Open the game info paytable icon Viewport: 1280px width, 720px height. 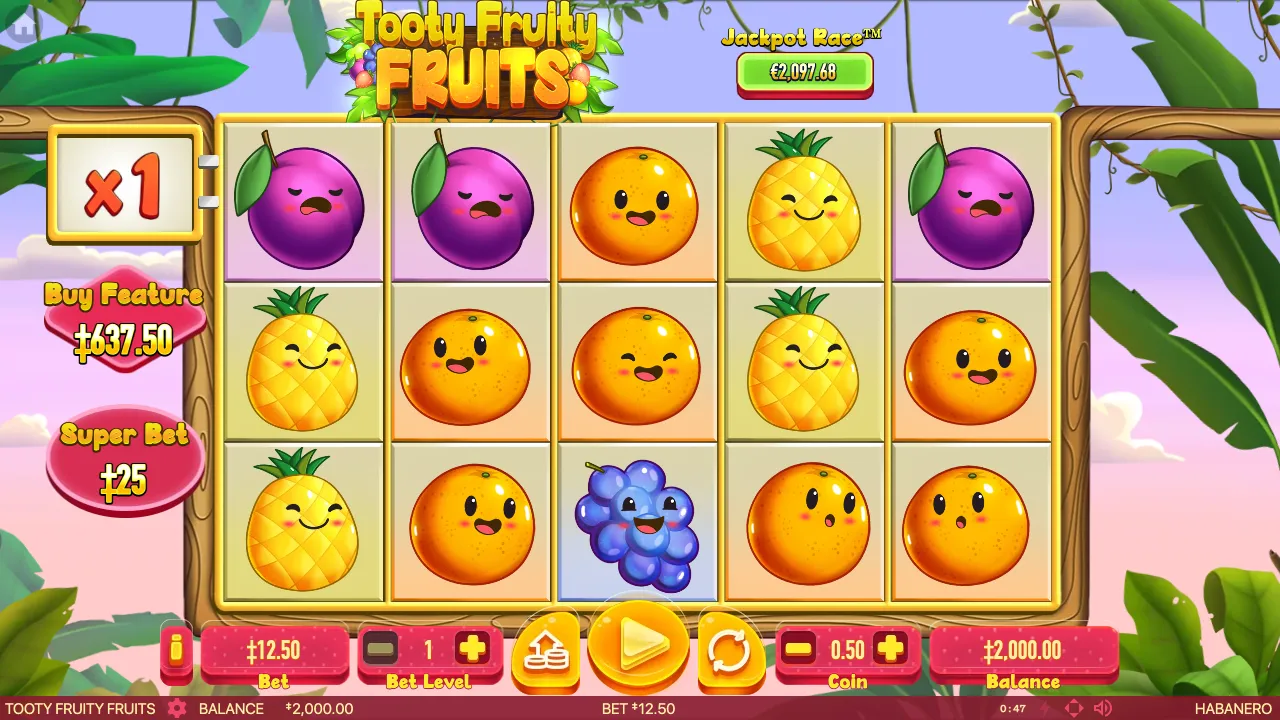pos(177,650)
